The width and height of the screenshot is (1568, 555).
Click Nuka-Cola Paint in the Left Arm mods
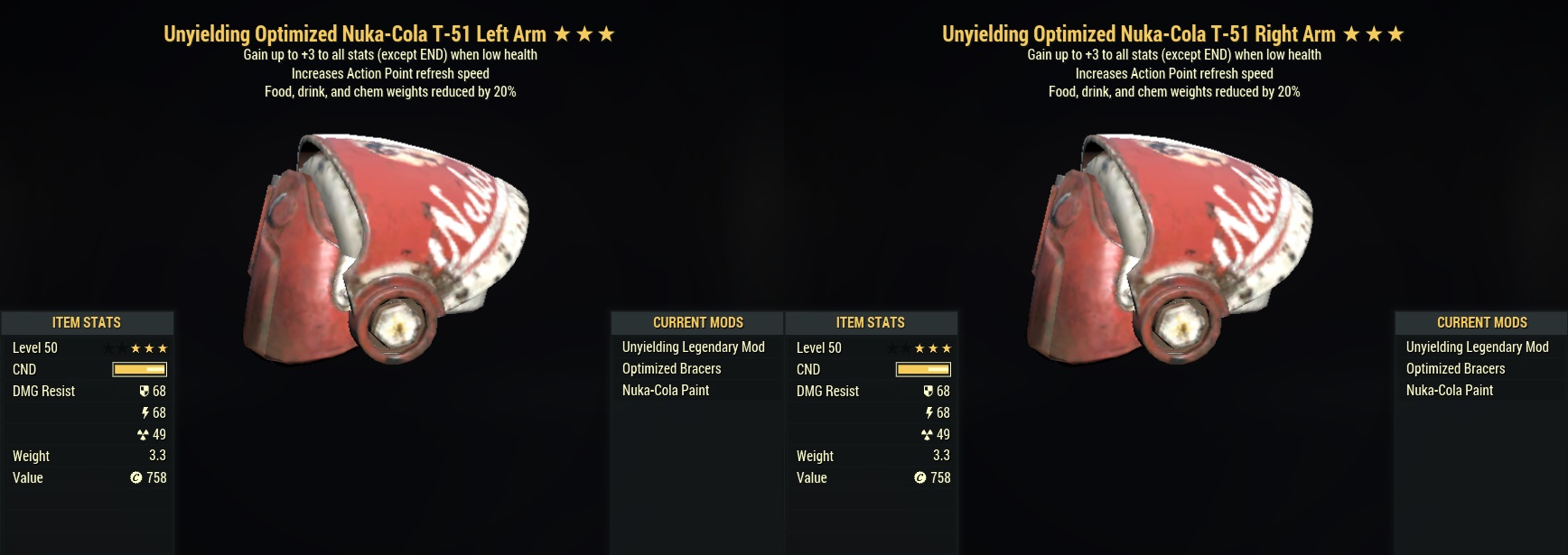666,391
